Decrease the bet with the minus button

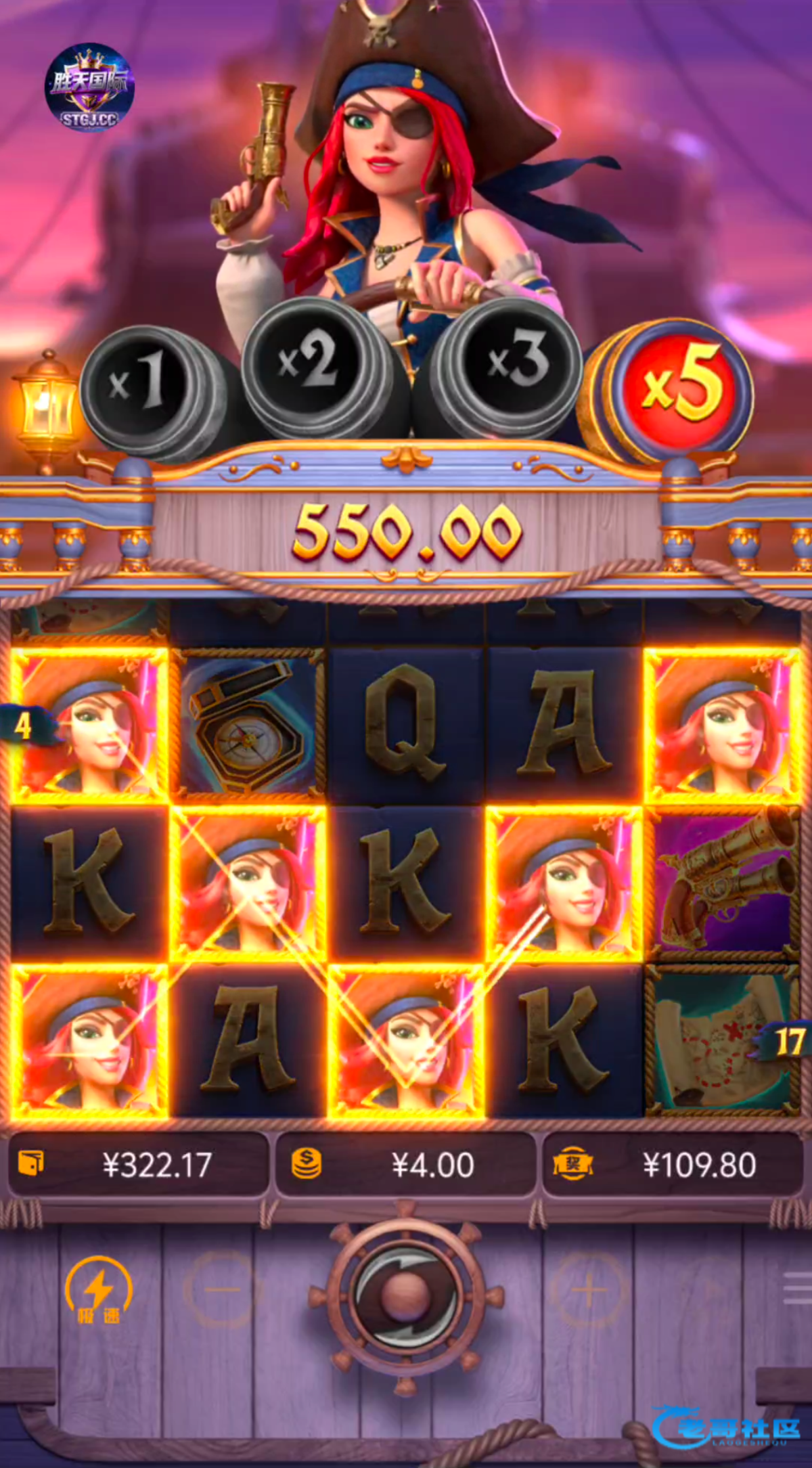223,1289
